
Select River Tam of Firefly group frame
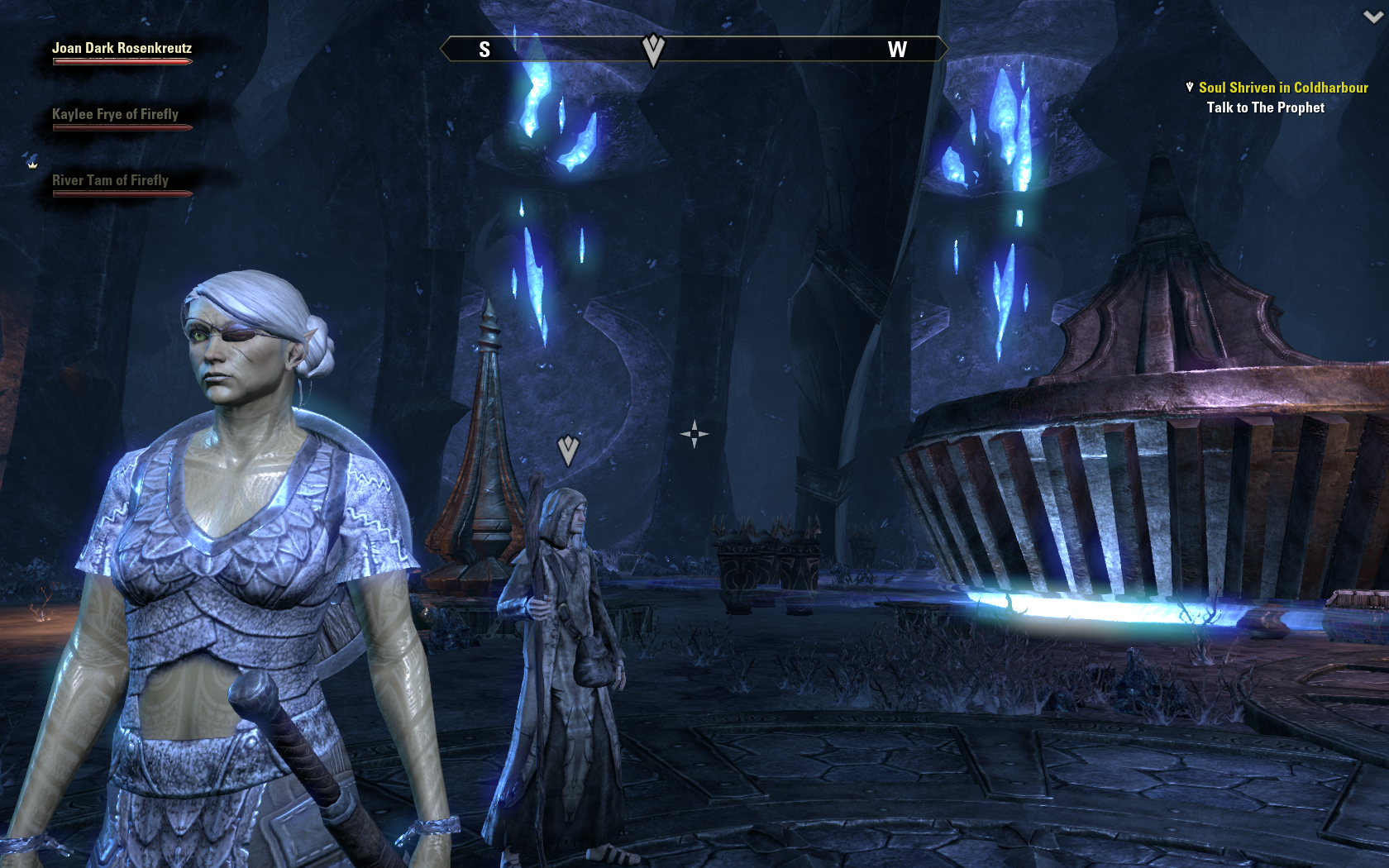pos(110,181)
